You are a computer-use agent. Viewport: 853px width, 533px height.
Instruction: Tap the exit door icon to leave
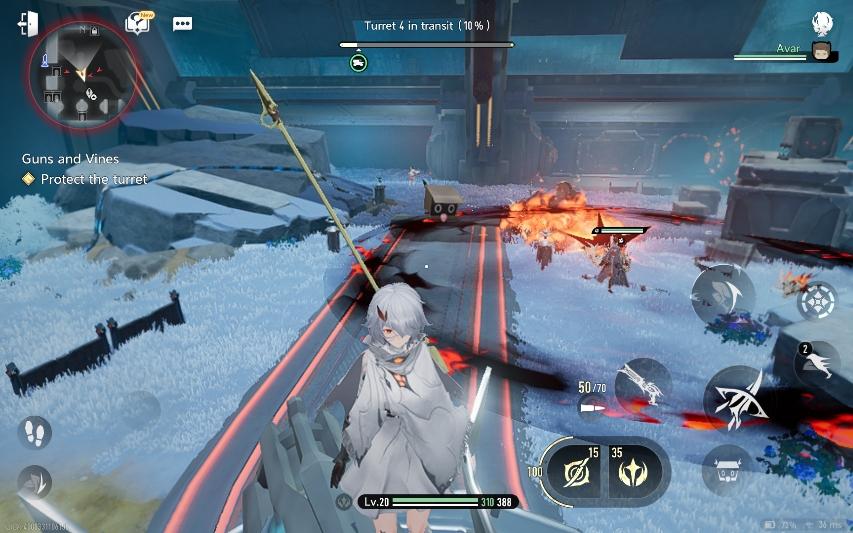pyautogui.click(x=28, y=24)
